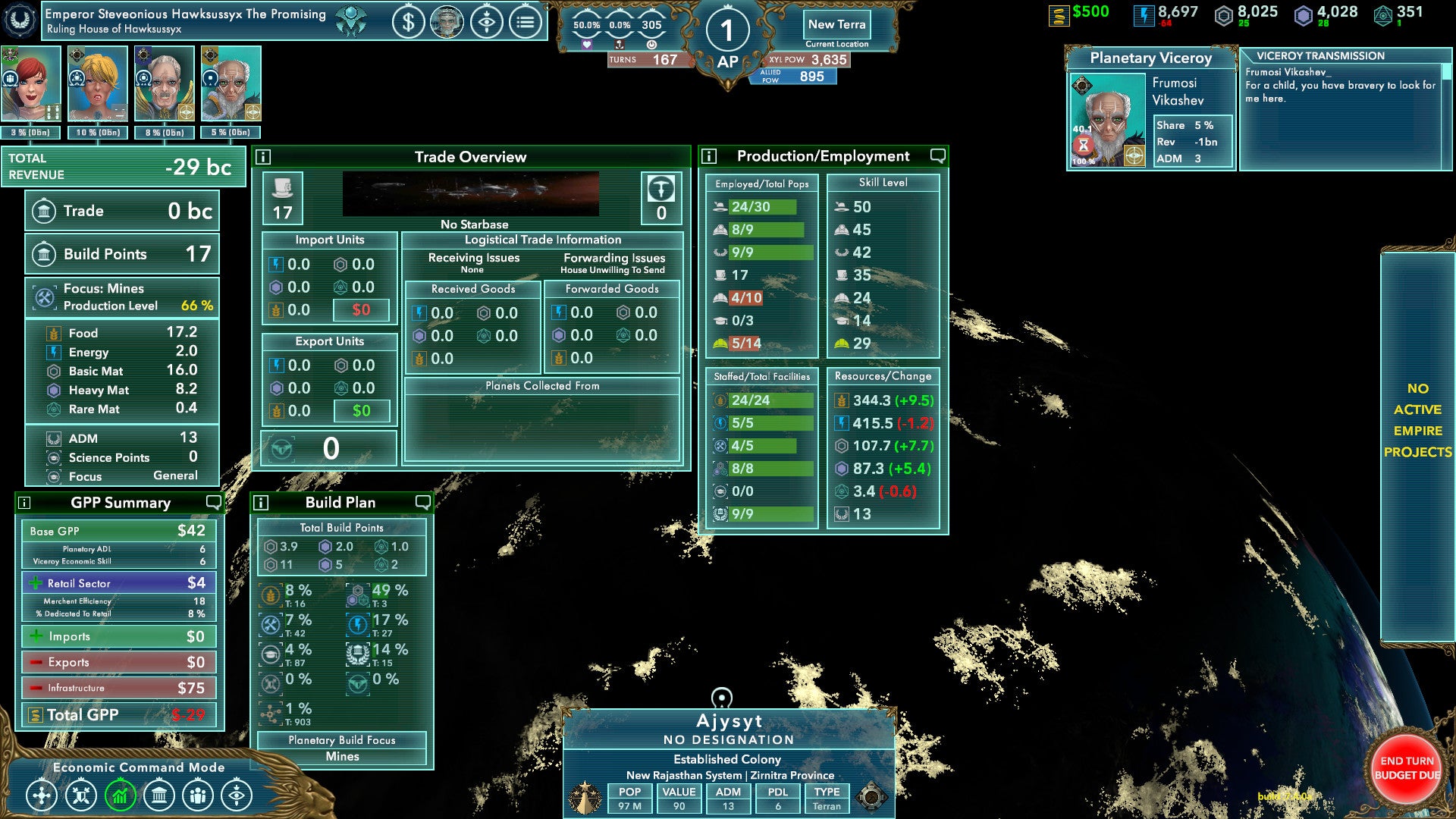Change the Planetary Build Focus from Mines
The width and height of the screenshot is (1456, 819).
click(x=342, y=756)
